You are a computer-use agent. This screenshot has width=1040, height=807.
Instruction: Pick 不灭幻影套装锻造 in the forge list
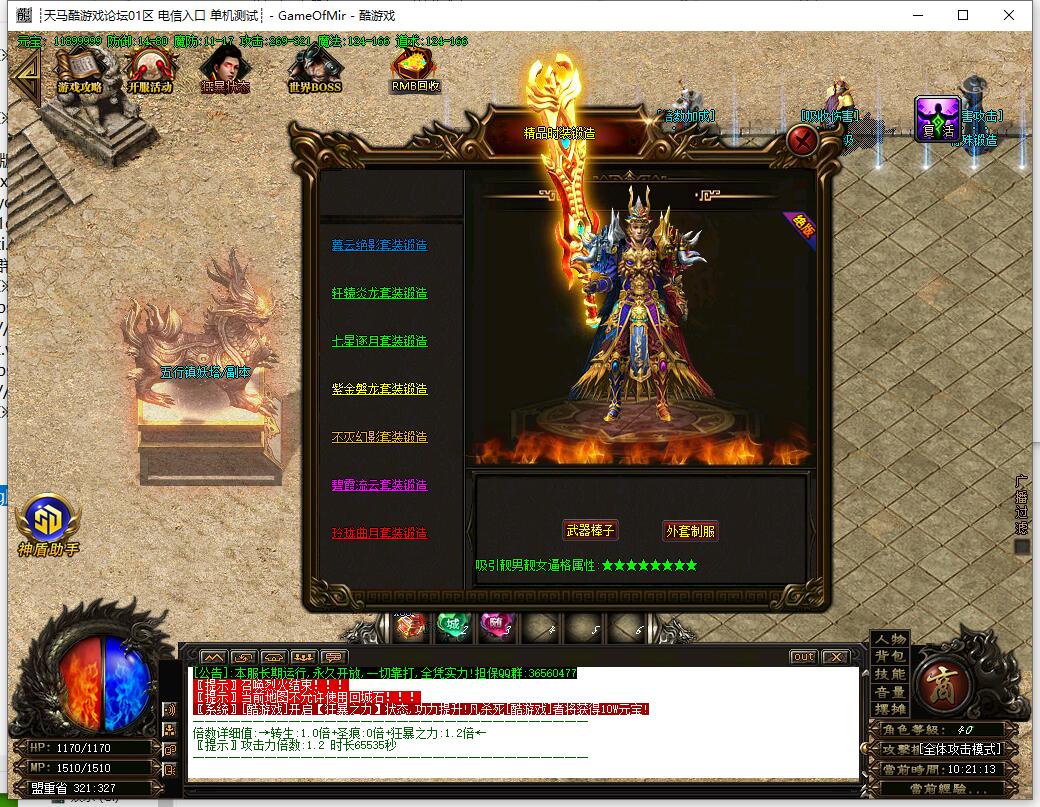click(379, 437)
